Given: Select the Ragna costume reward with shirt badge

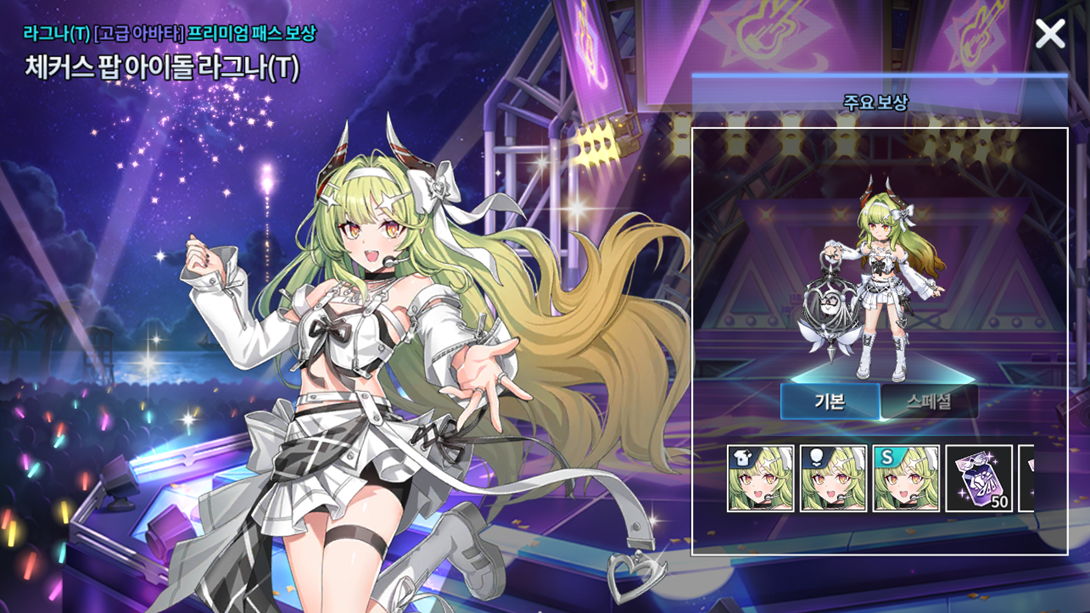Looking at the screenshot, I should click(761, 479).
